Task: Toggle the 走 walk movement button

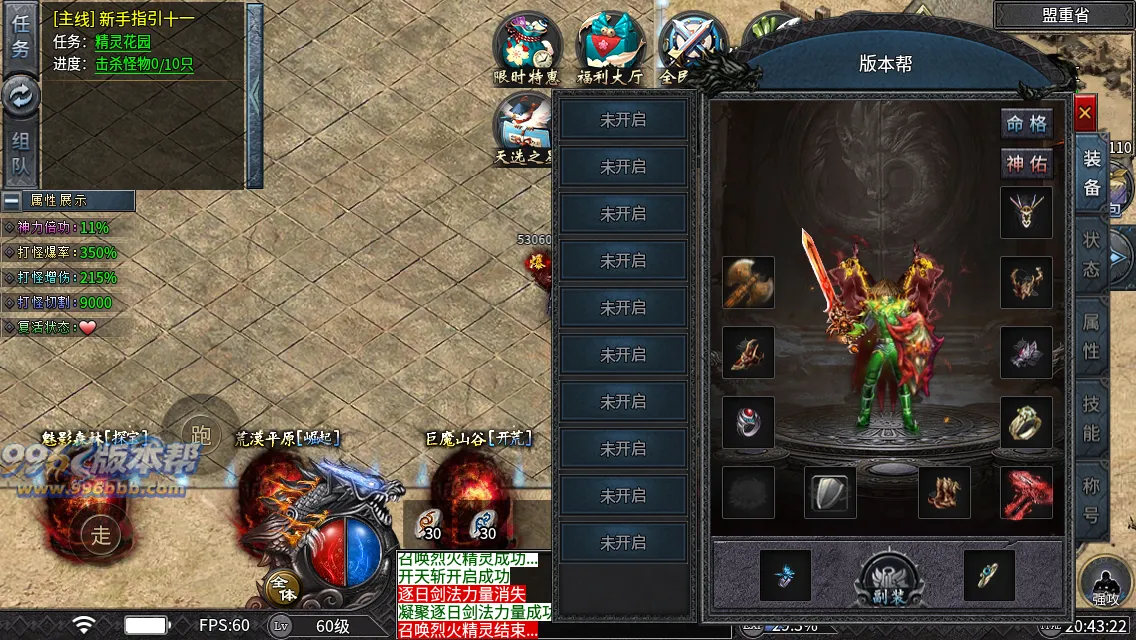Action: pos(101,532)
